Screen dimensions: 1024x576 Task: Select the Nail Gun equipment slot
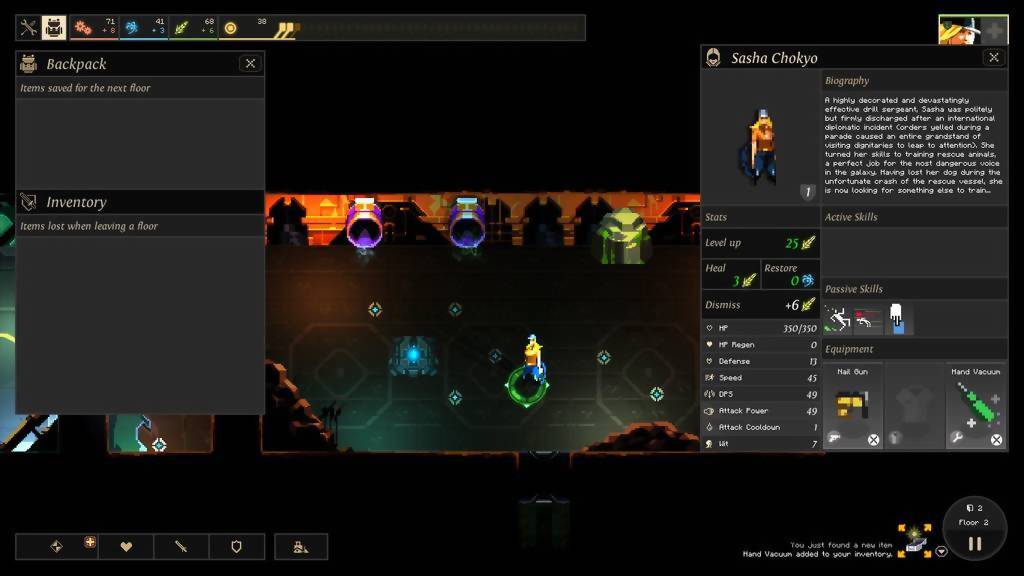pyautogui.click(x=852, y=404)
